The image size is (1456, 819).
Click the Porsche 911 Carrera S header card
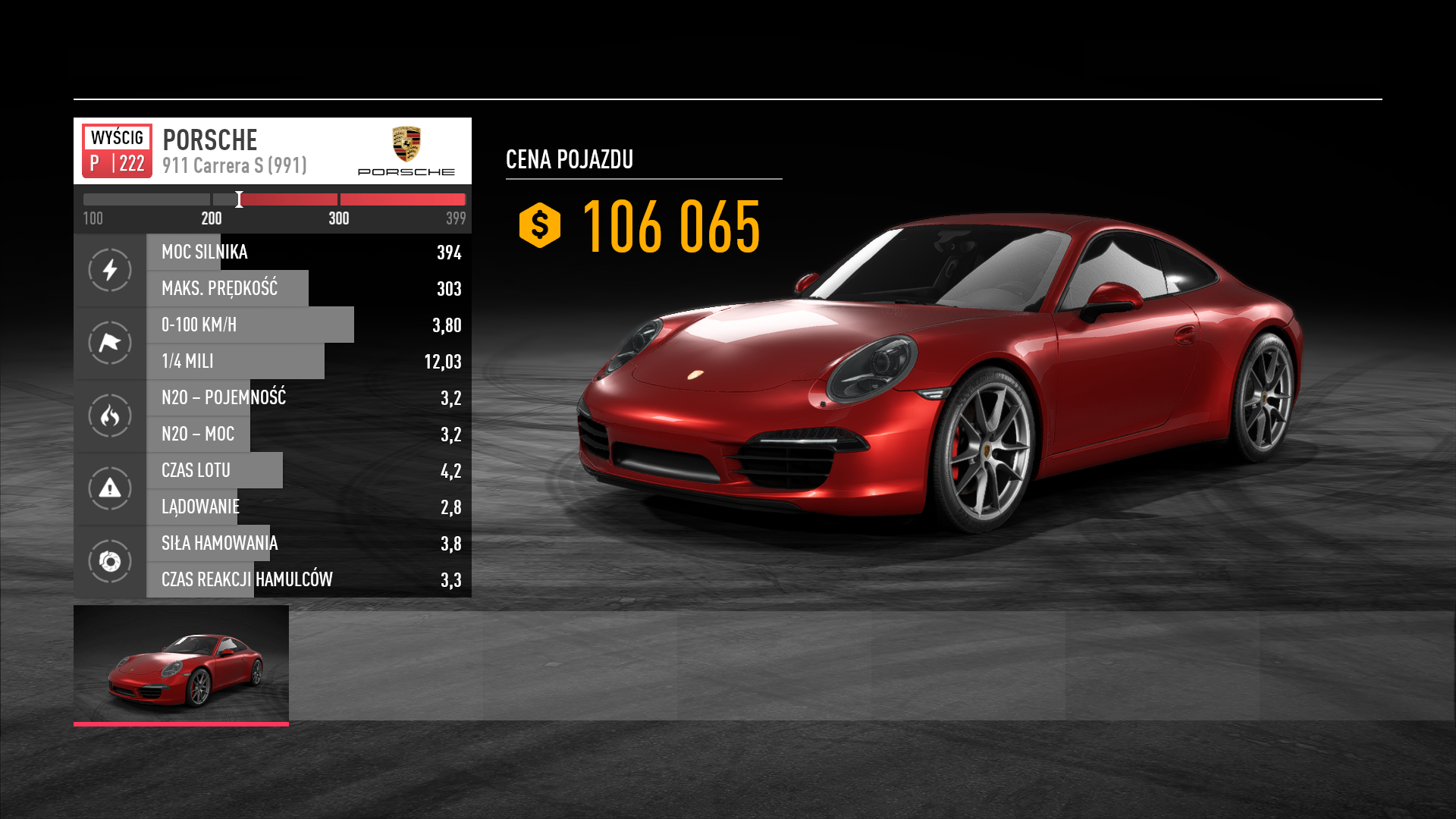pos(272,151)
